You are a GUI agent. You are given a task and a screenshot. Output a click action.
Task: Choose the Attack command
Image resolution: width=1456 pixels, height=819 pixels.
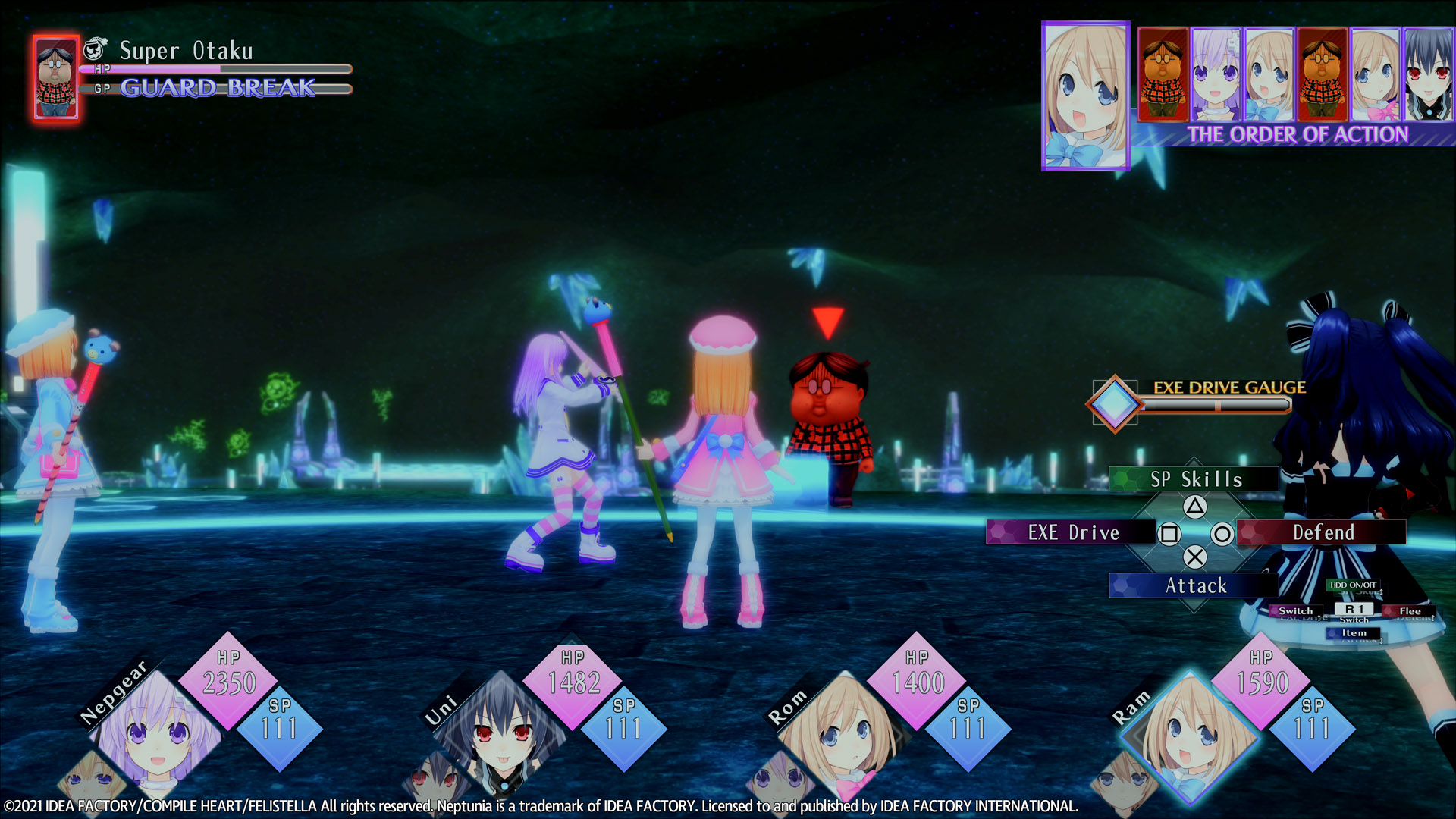pos(1194,585)
